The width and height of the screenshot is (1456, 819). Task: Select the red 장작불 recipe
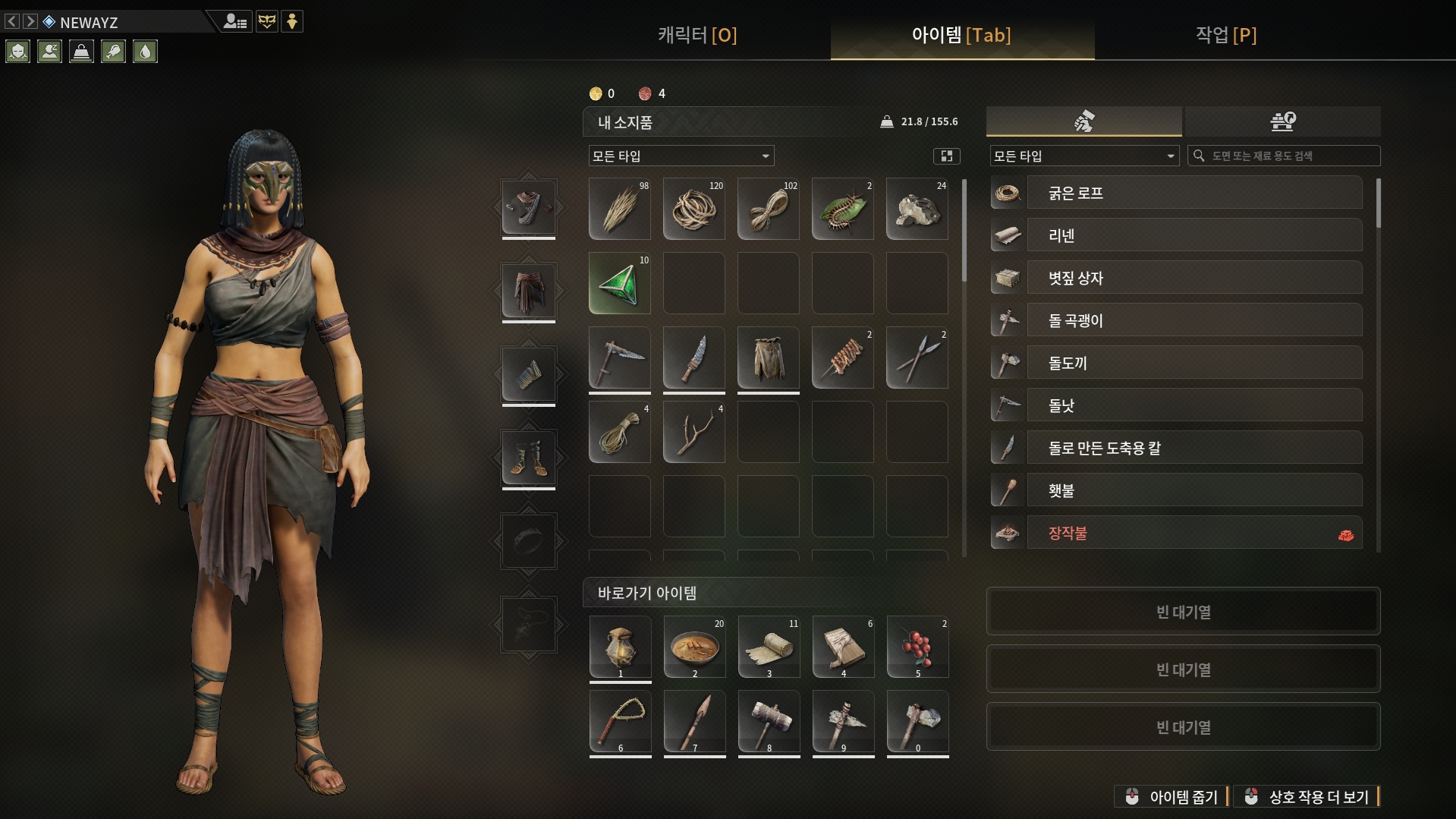[1193, 534]
